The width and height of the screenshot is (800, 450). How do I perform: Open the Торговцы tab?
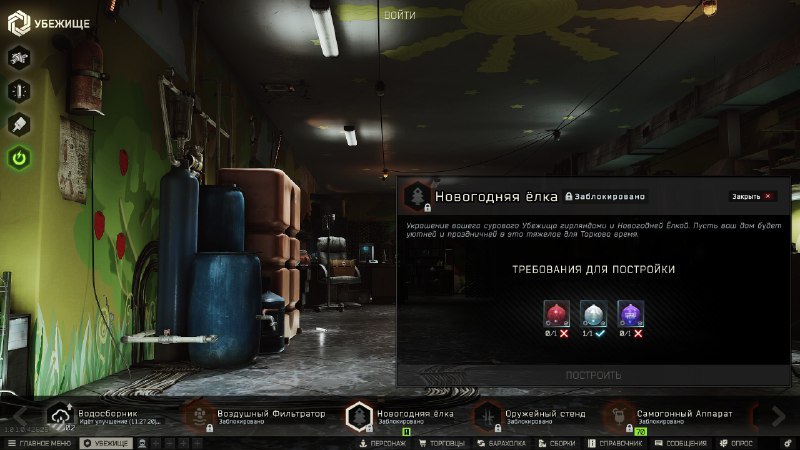coord(441,443)
